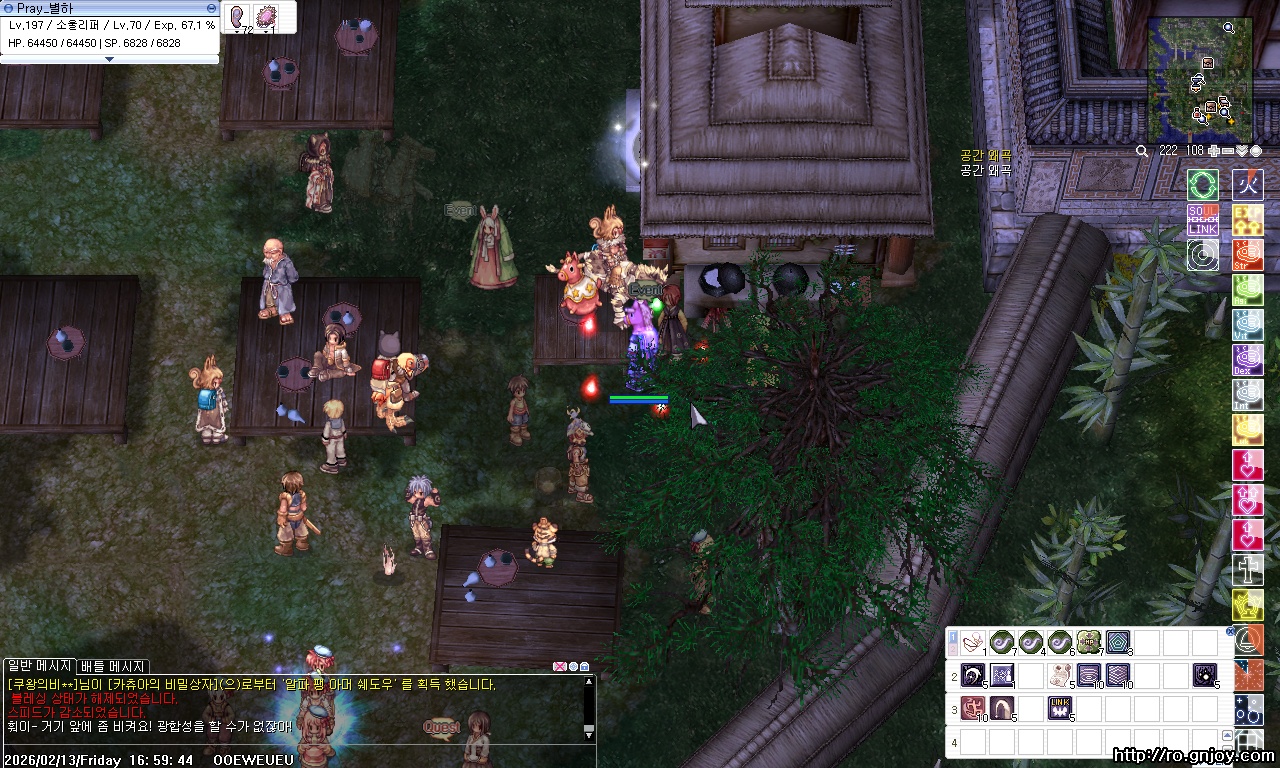The width and height of the screenshot is (1280, 768).
Task: Use the red symbol skill in row 3
Action: click(x=973, y=709)
